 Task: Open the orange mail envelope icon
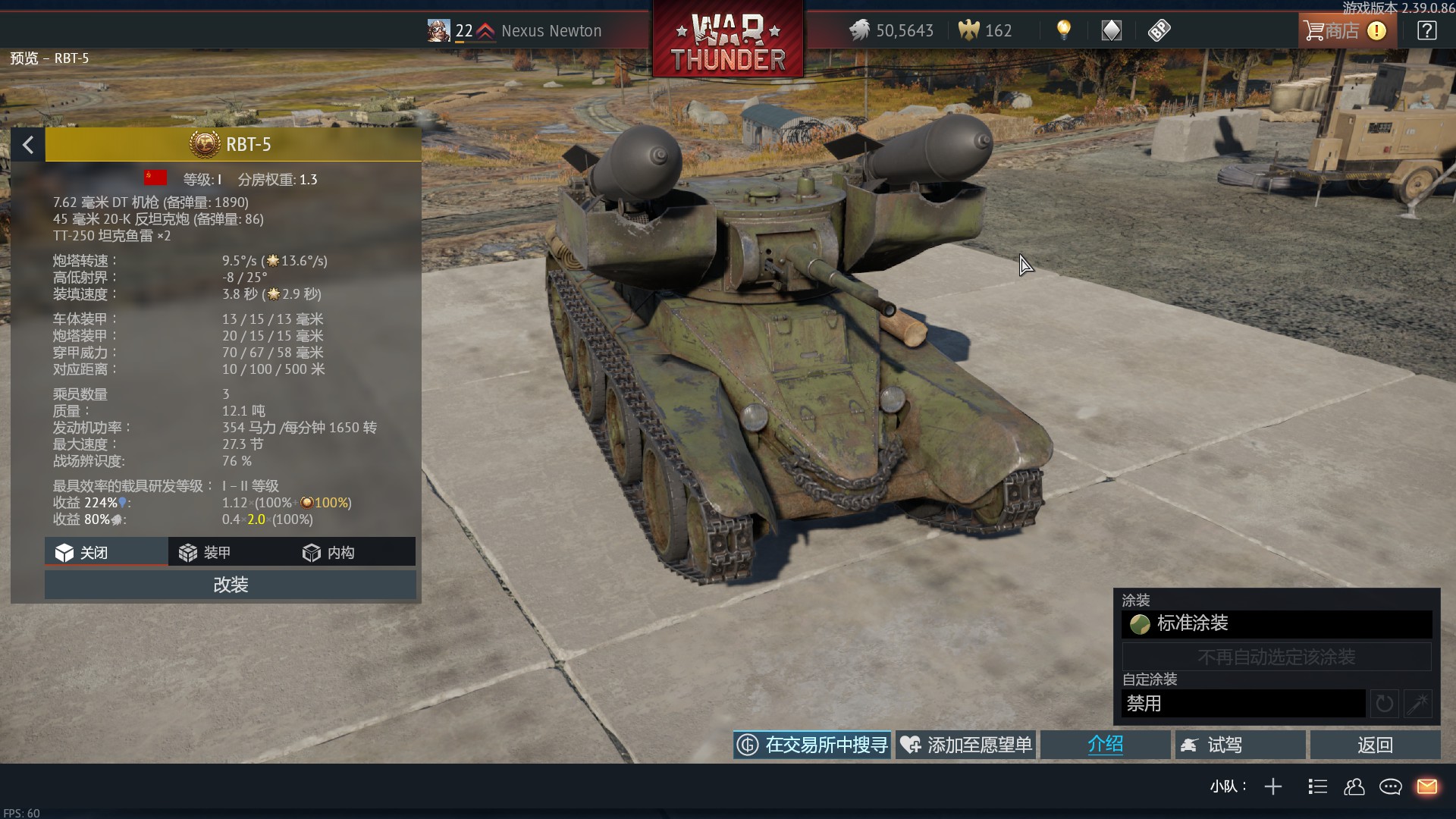(x=1426, y=787)
